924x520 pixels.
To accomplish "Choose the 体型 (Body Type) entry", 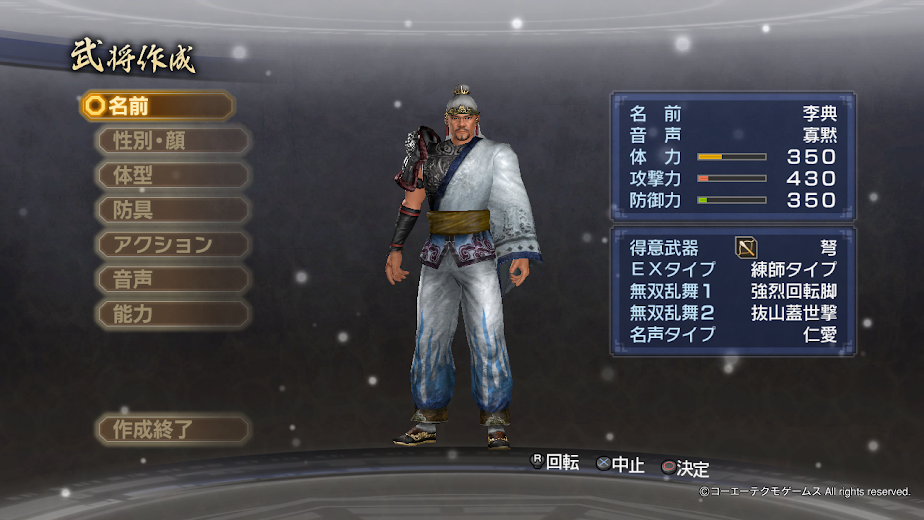I will click(x=172, y=175).
